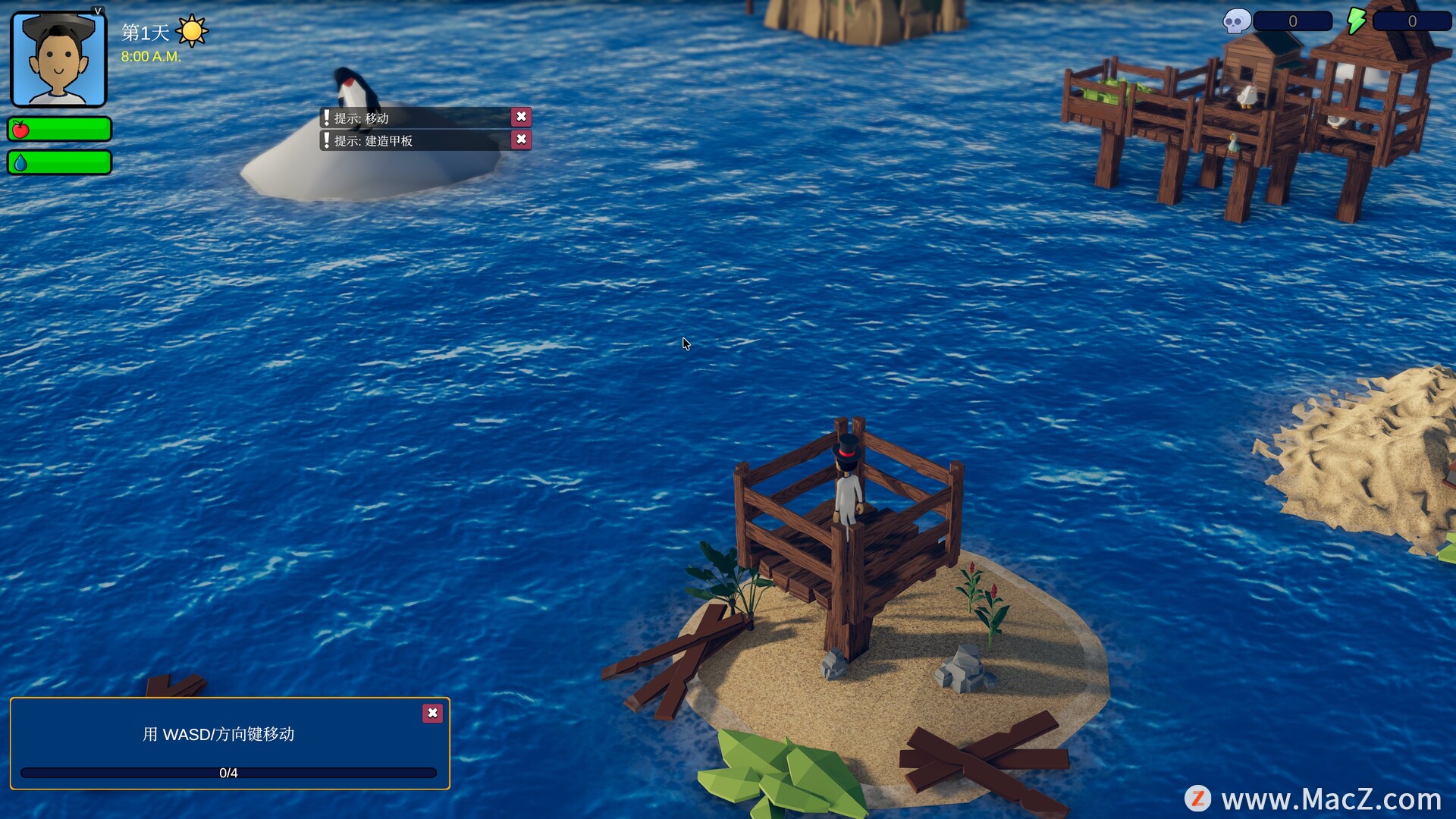Dismiss the 提示: 建造甲板 hint
The image size is (1456, 819).
521,140
